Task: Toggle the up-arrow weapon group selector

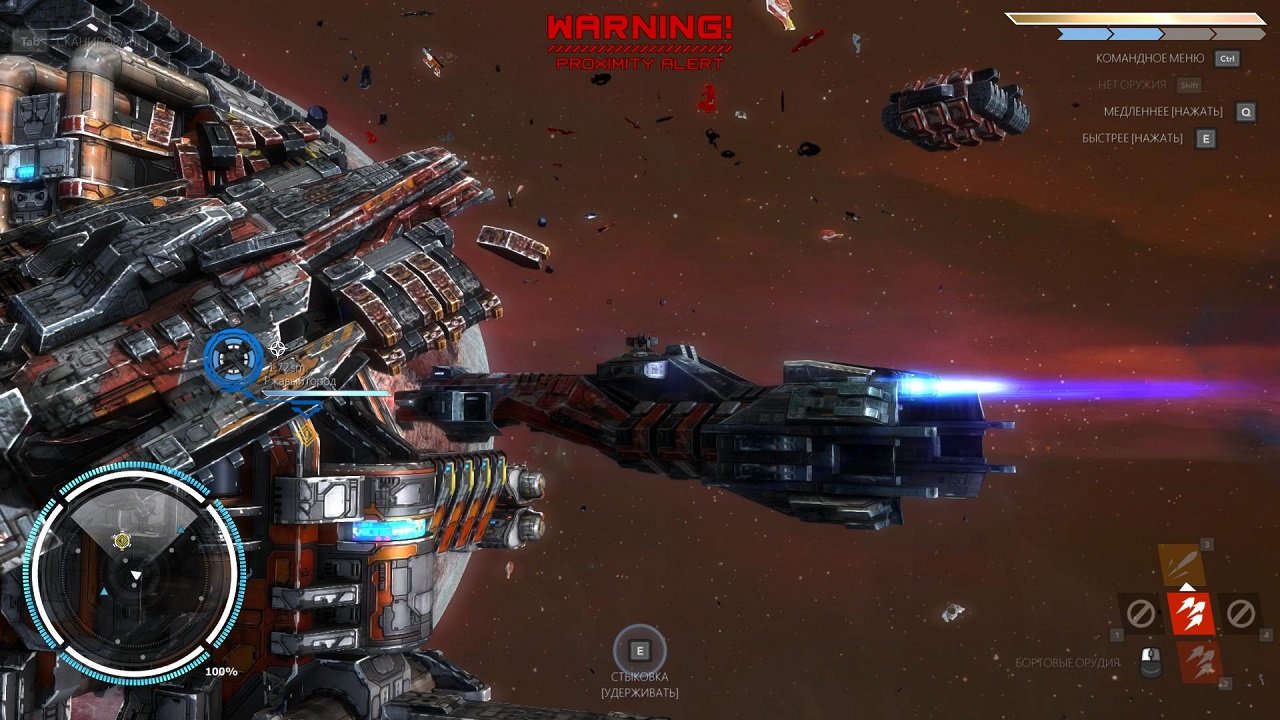Action: click(1186, 588)
